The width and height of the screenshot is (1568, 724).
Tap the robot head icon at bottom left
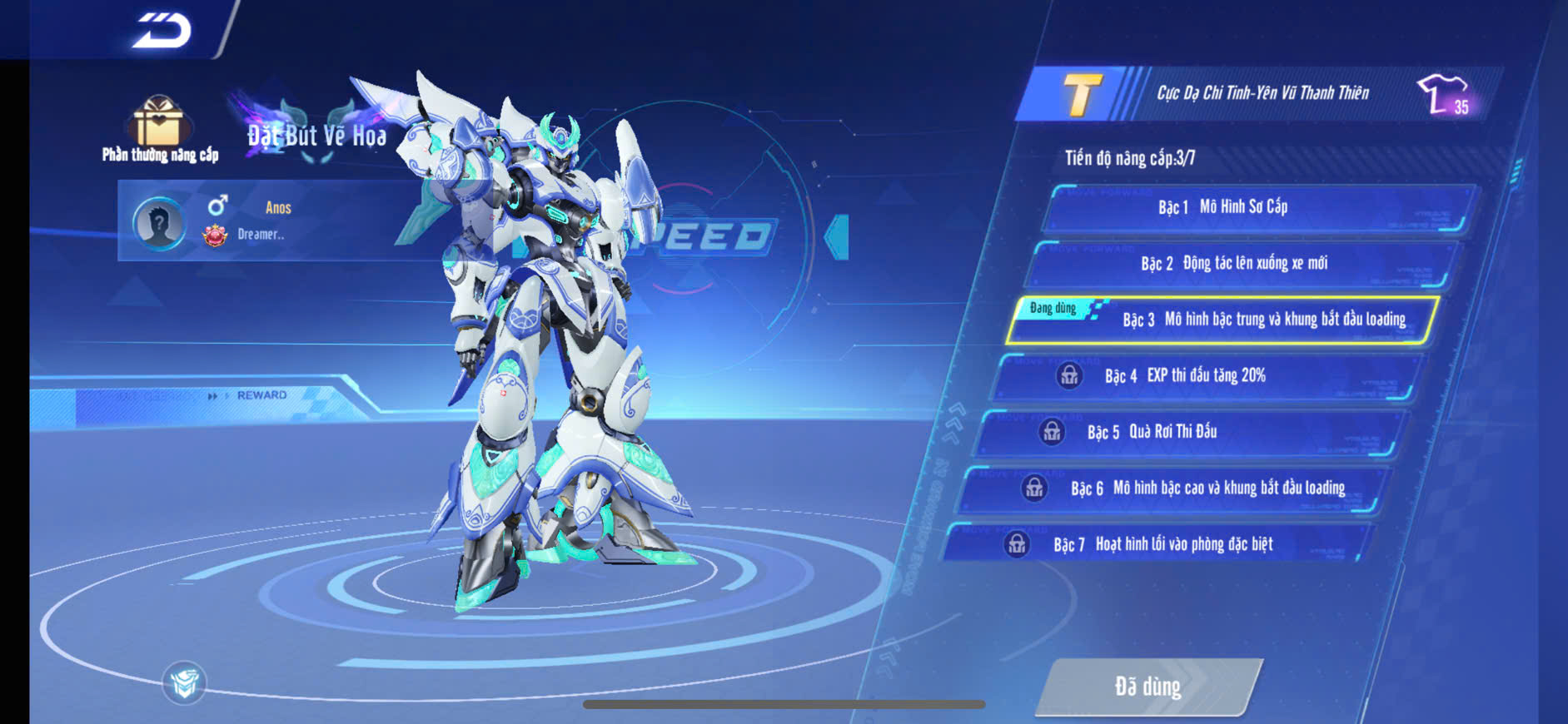184,683
